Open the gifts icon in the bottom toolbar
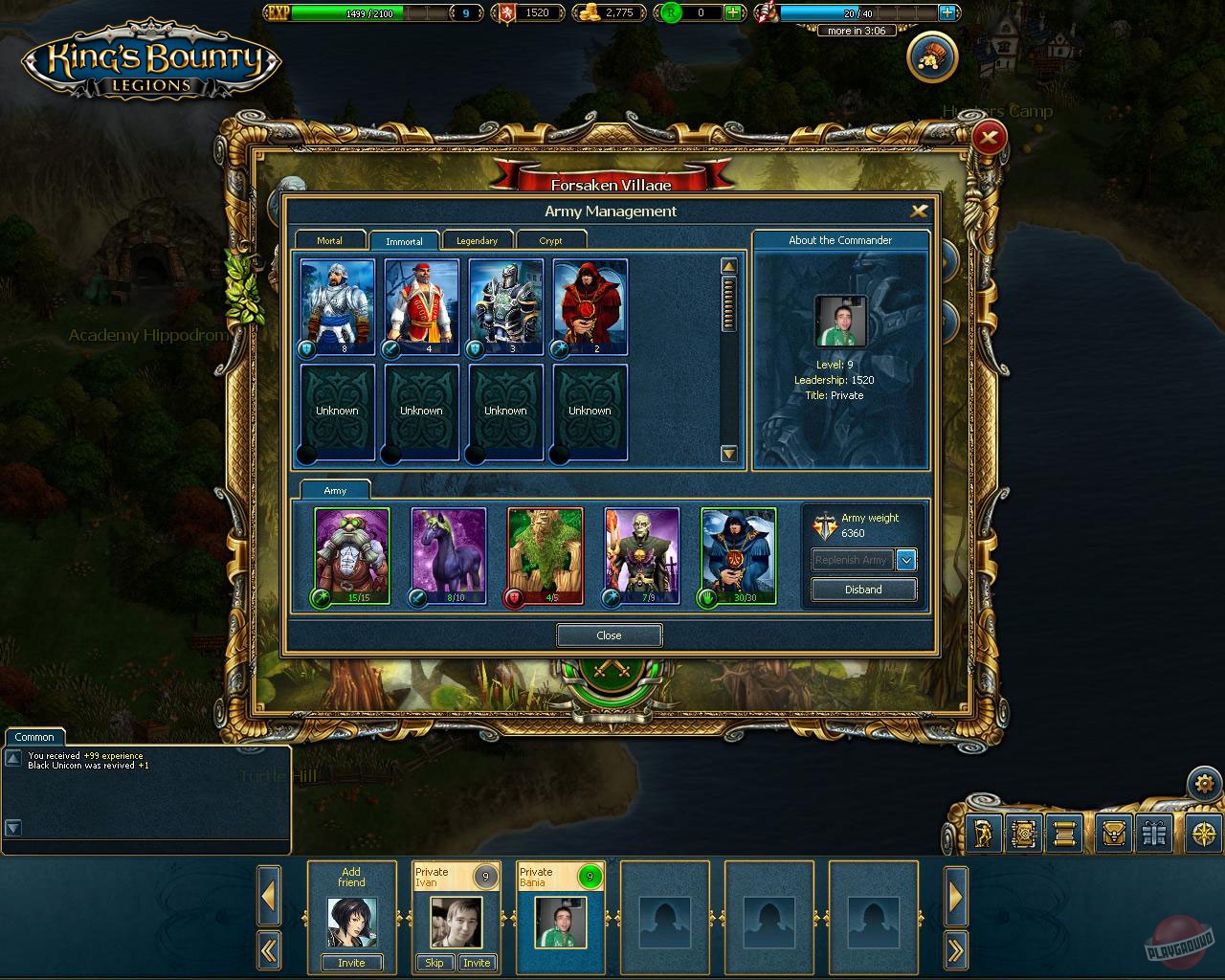Screen dimensions: 1225x980 click(x=1154, y=834)
